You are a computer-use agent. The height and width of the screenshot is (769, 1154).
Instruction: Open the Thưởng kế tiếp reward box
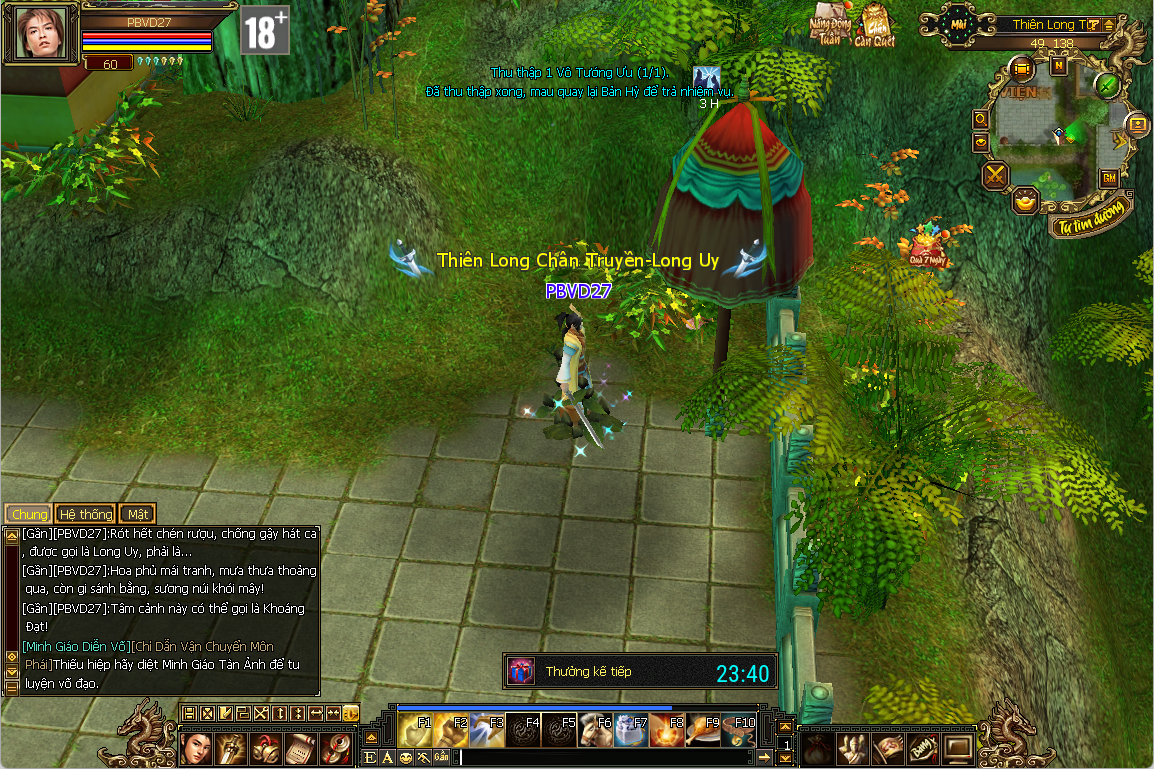pos(522,671)
